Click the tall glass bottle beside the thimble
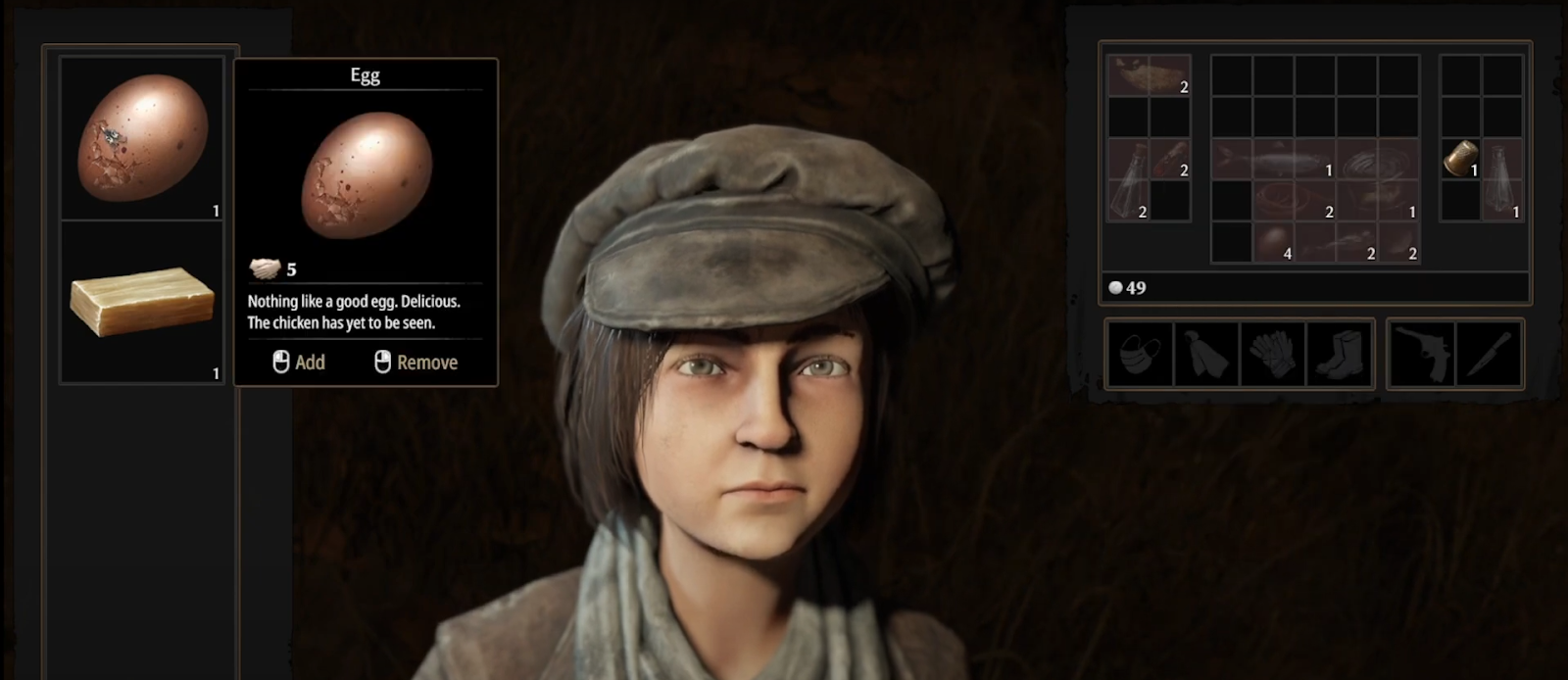This screenshot has height=680, width=1568. [x=1500, y=178]
